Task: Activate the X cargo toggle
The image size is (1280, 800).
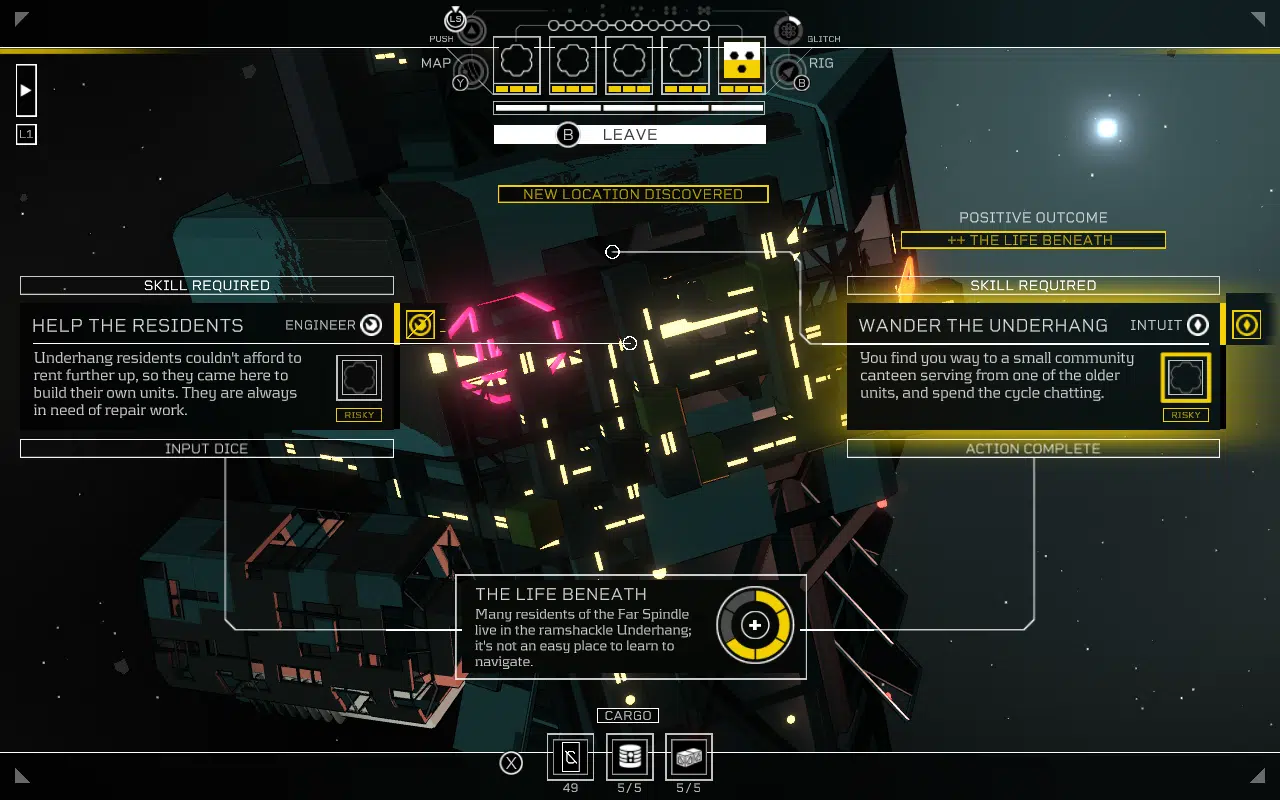Action: 511,762
